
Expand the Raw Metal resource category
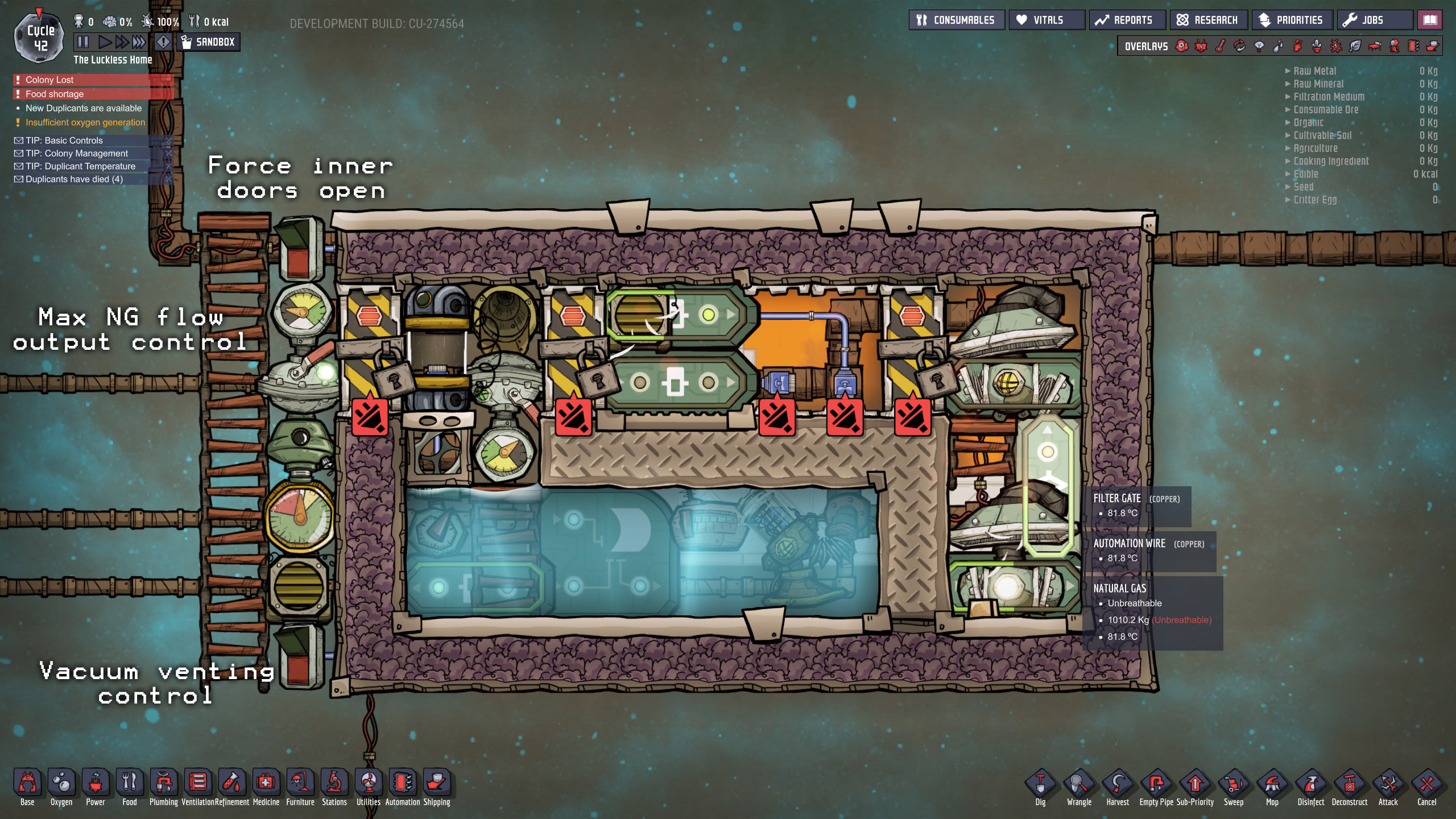(1314, 71)
